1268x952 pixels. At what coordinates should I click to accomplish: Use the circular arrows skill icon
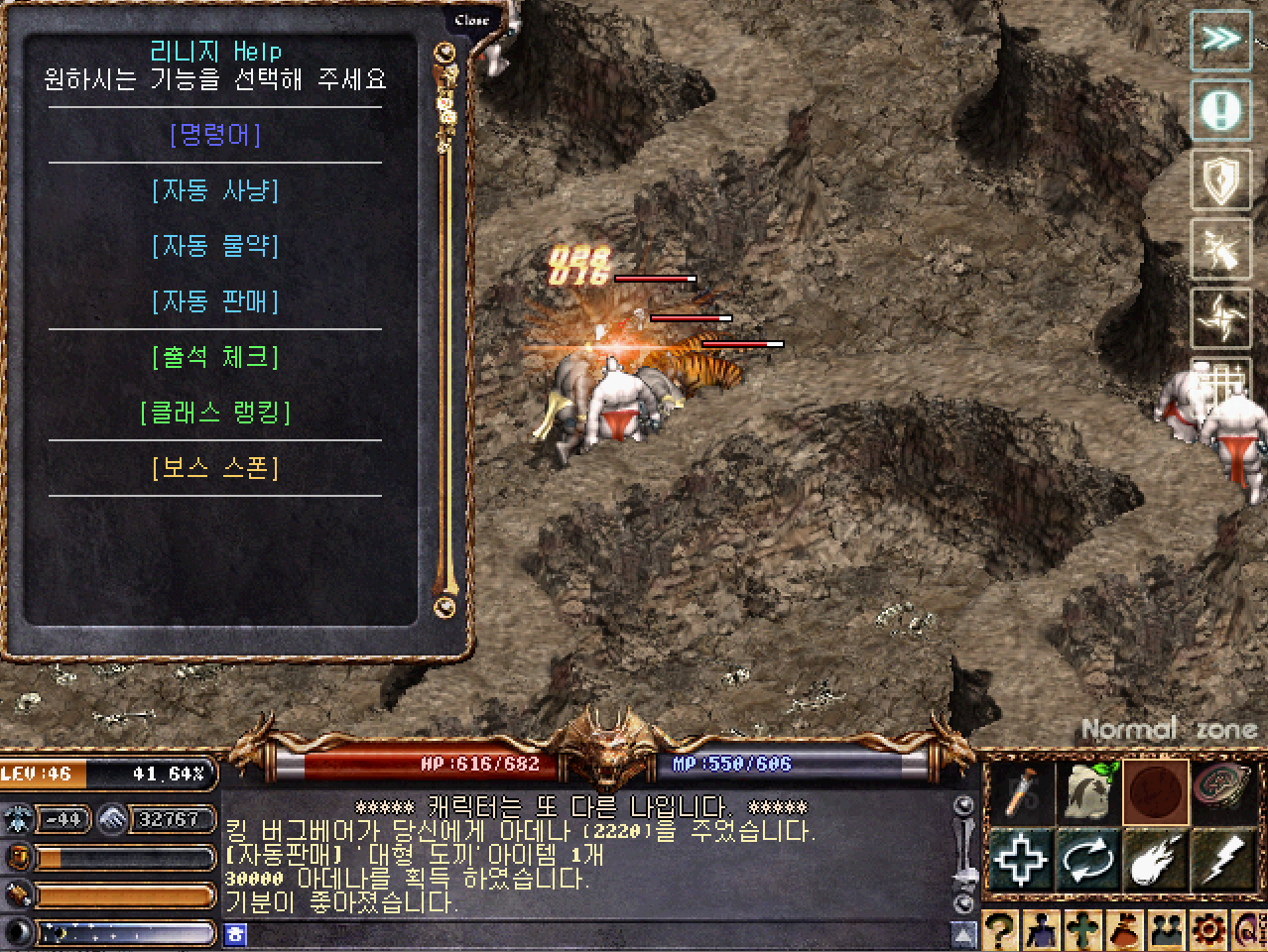point(1087,859)
